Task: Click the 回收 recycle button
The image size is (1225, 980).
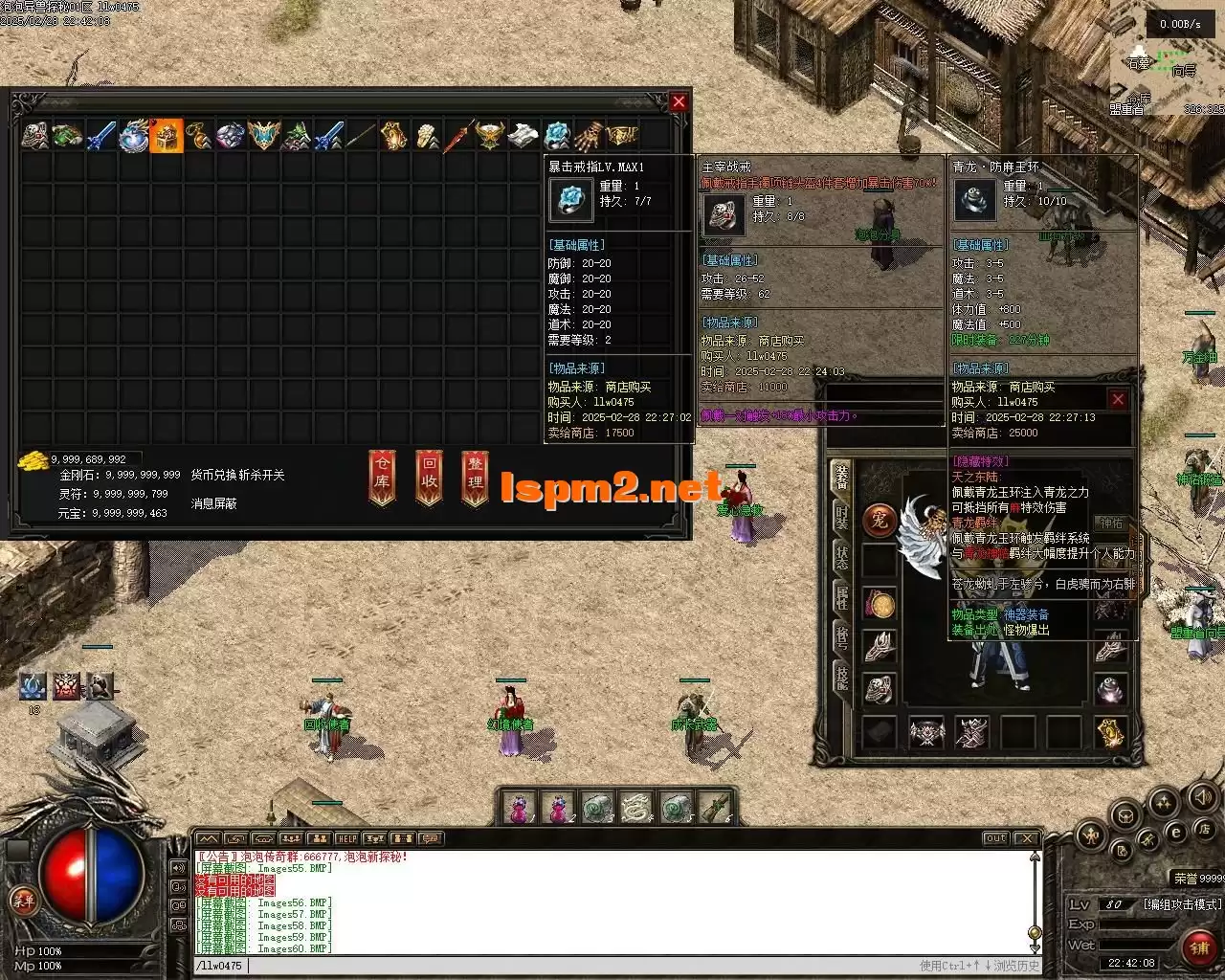Action: [429, 477]
